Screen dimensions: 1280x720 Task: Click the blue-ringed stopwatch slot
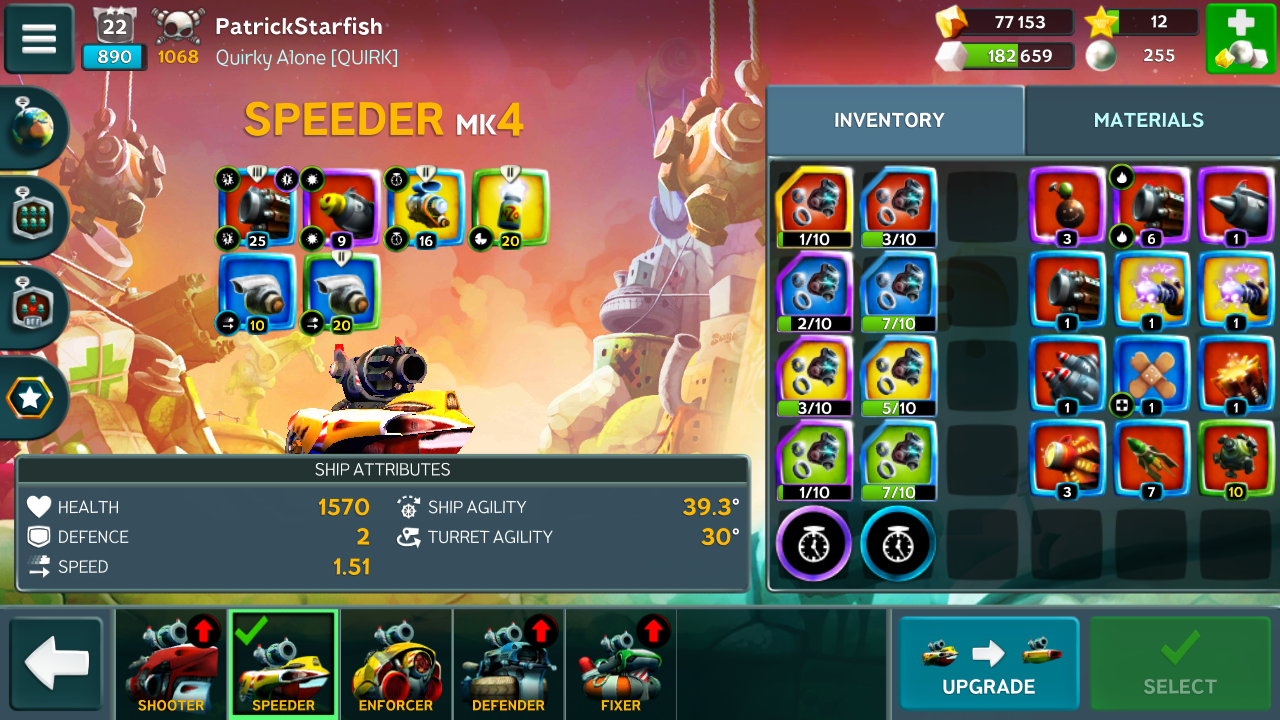point(898,545)
